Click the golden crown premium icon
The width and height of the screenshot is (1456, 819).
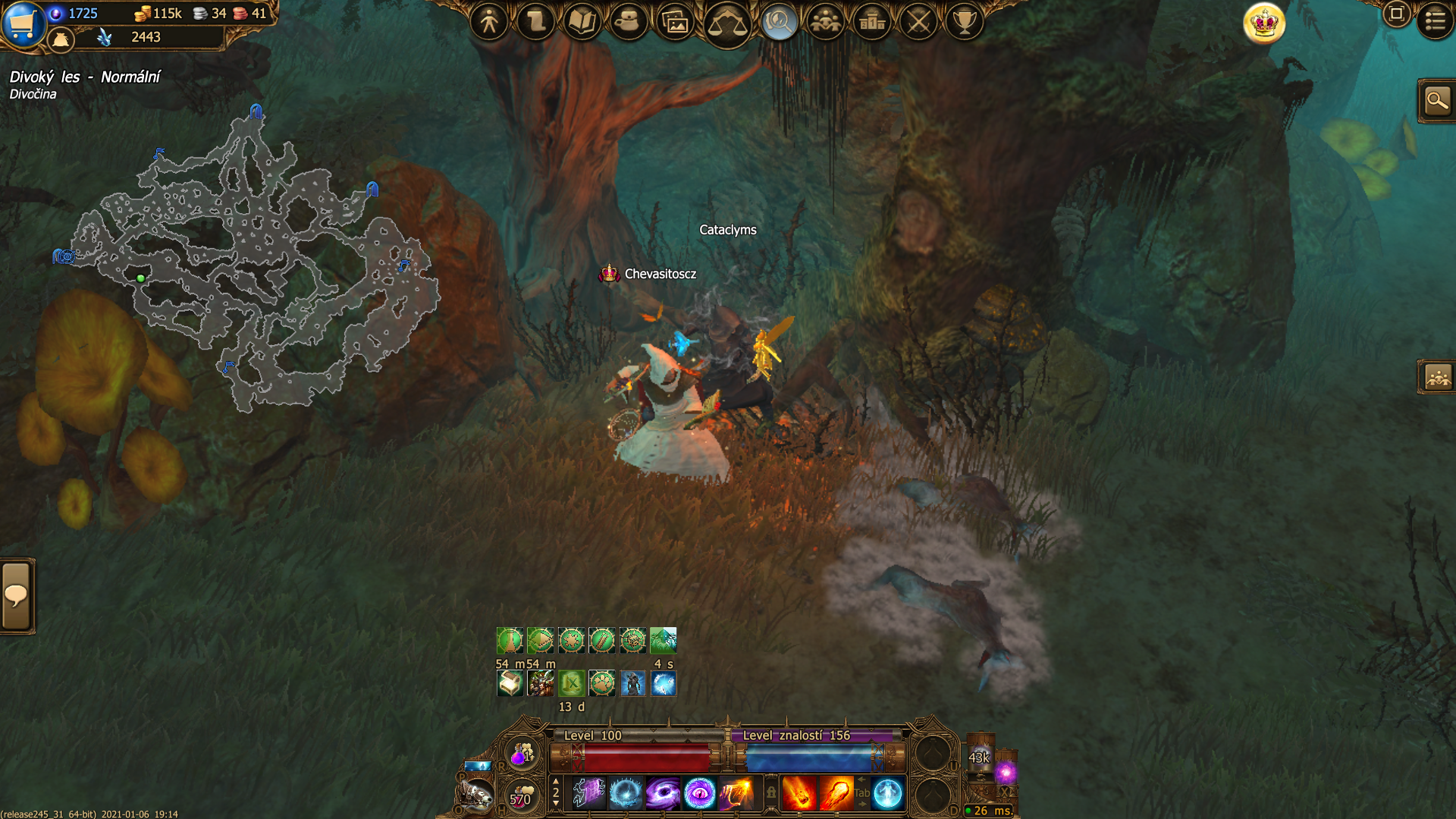coord(1264,23)
